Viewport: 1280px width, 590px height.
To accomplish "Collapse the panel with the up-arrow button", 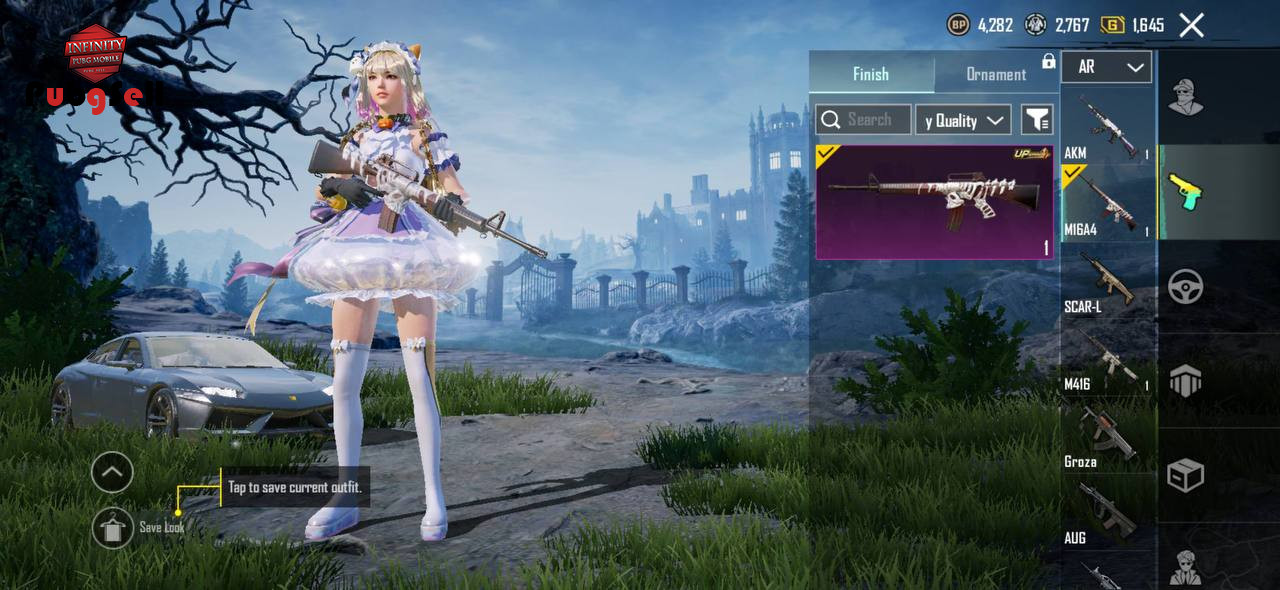I will pos(112,472).
